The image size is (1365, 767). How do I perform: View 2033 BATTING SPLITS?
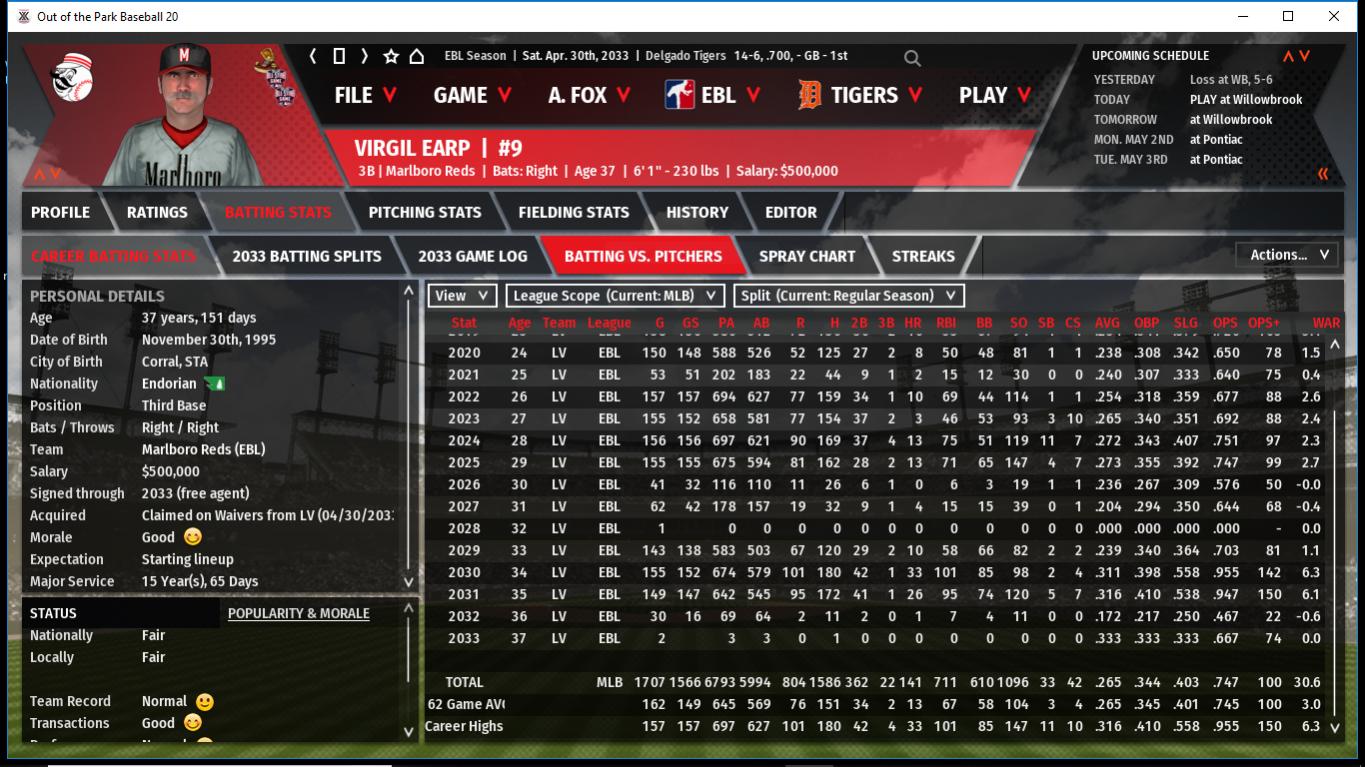[306, 256]
